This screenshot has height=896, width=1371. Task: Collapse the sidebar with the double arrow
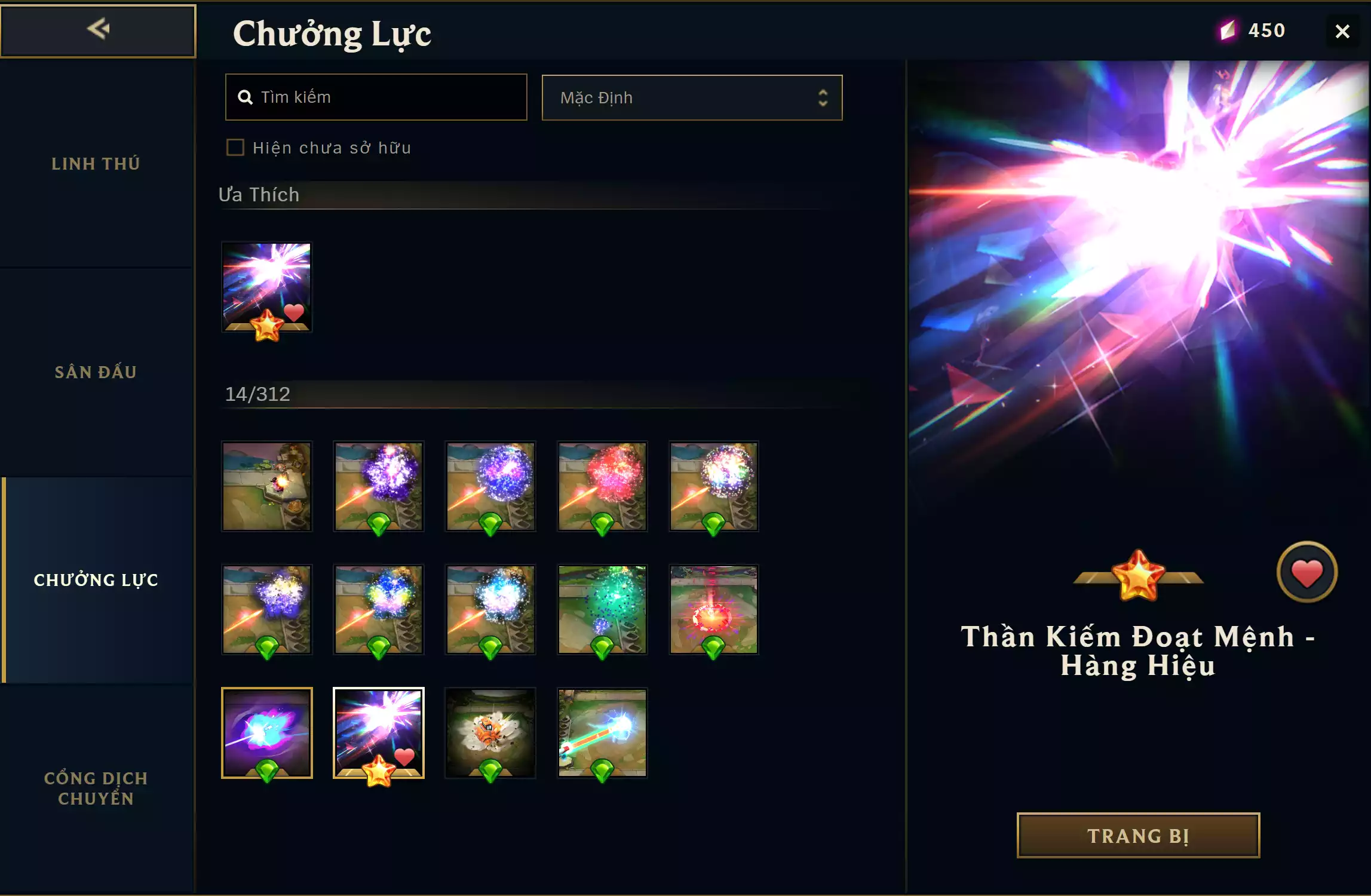point(99,30)
